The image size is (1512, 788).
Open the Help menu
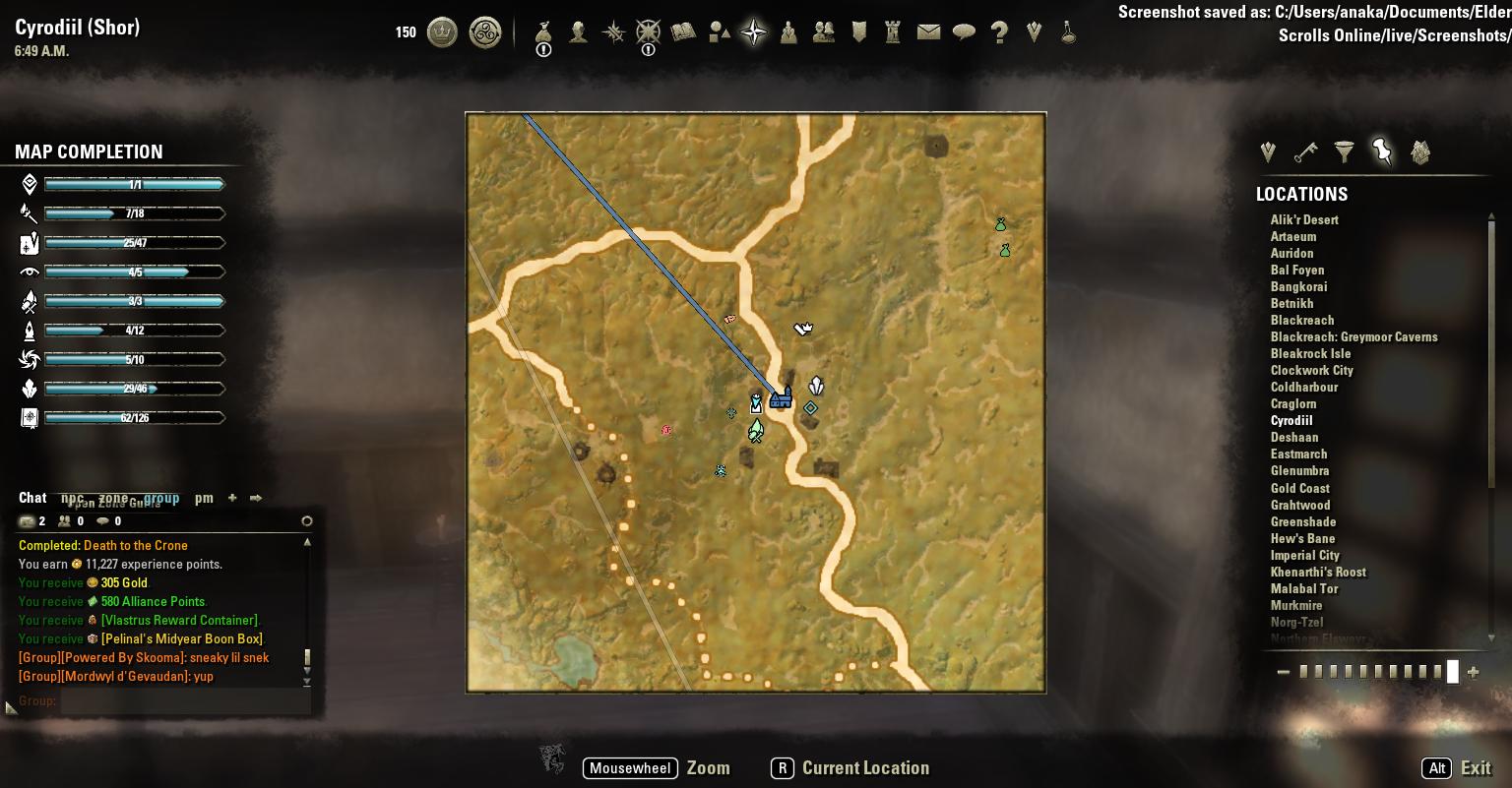[x=999, y=32]
